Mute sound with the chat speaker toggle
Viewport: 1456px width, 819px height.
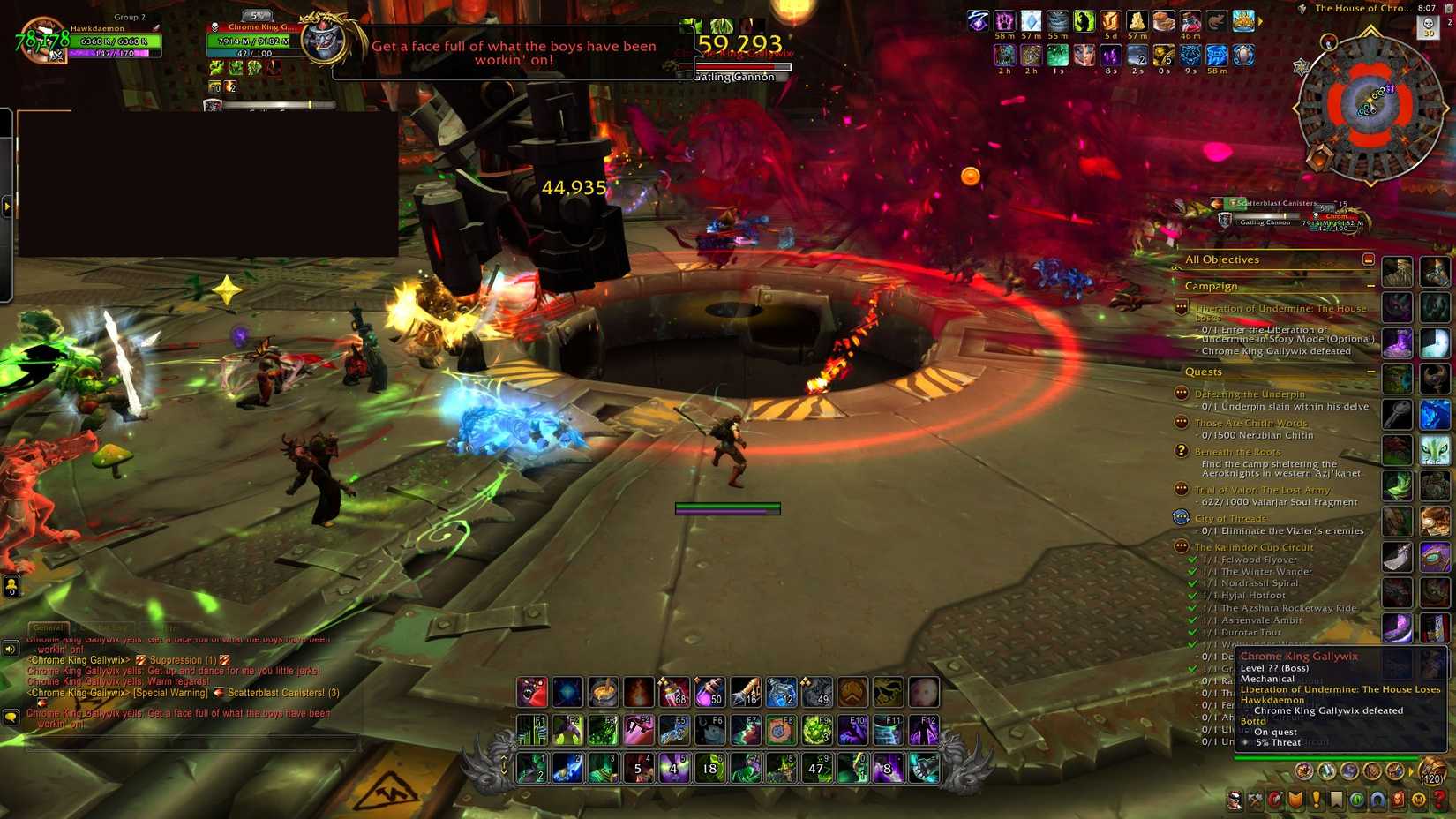click(x=11, y=649)
